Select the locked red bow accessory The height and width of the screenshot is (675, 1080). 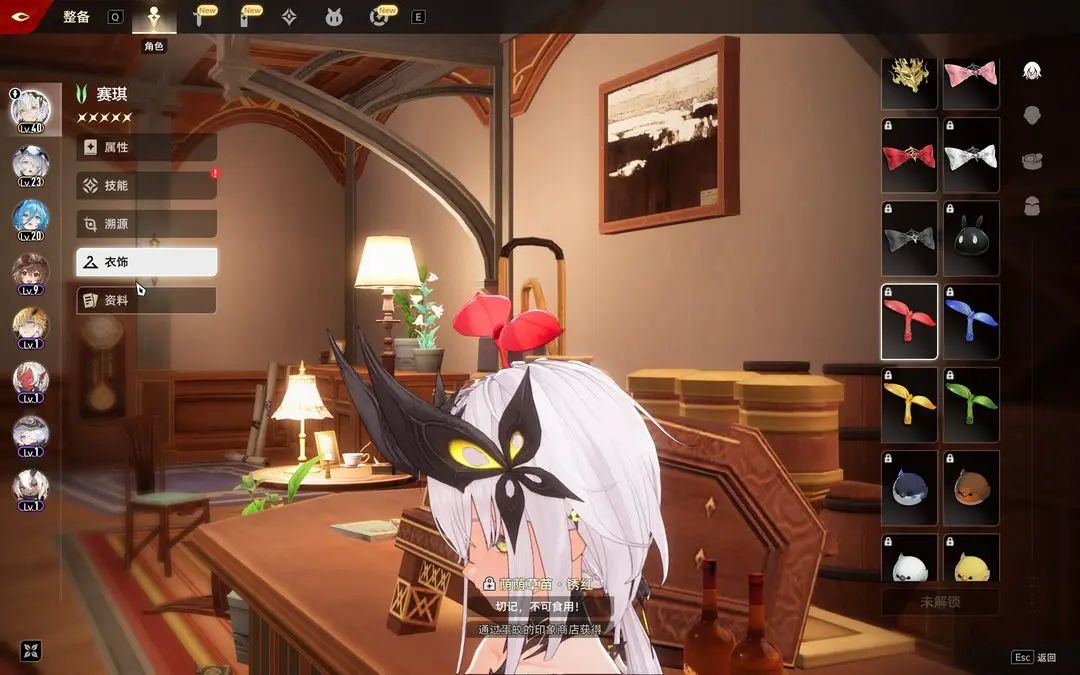909,155
